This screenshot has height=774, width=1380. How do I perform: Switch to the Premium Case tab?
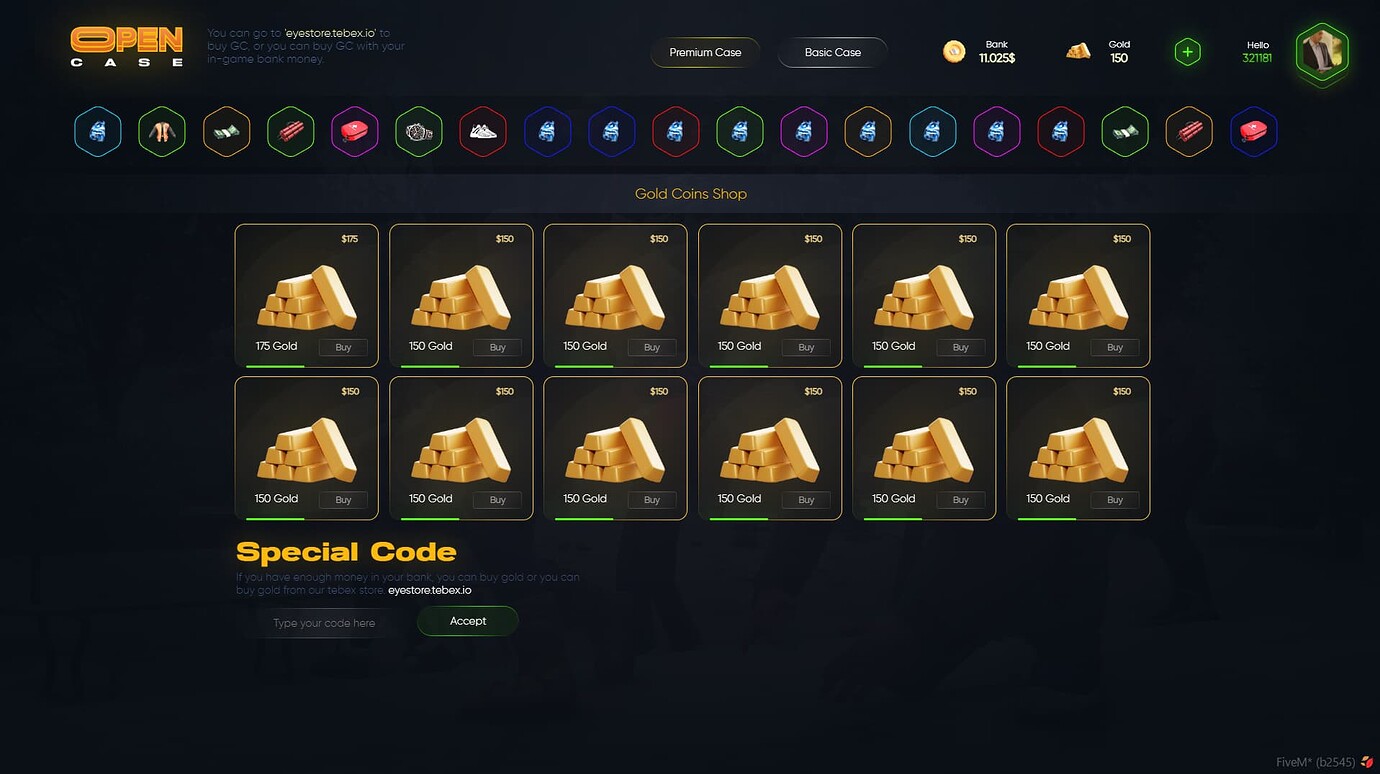704,52
